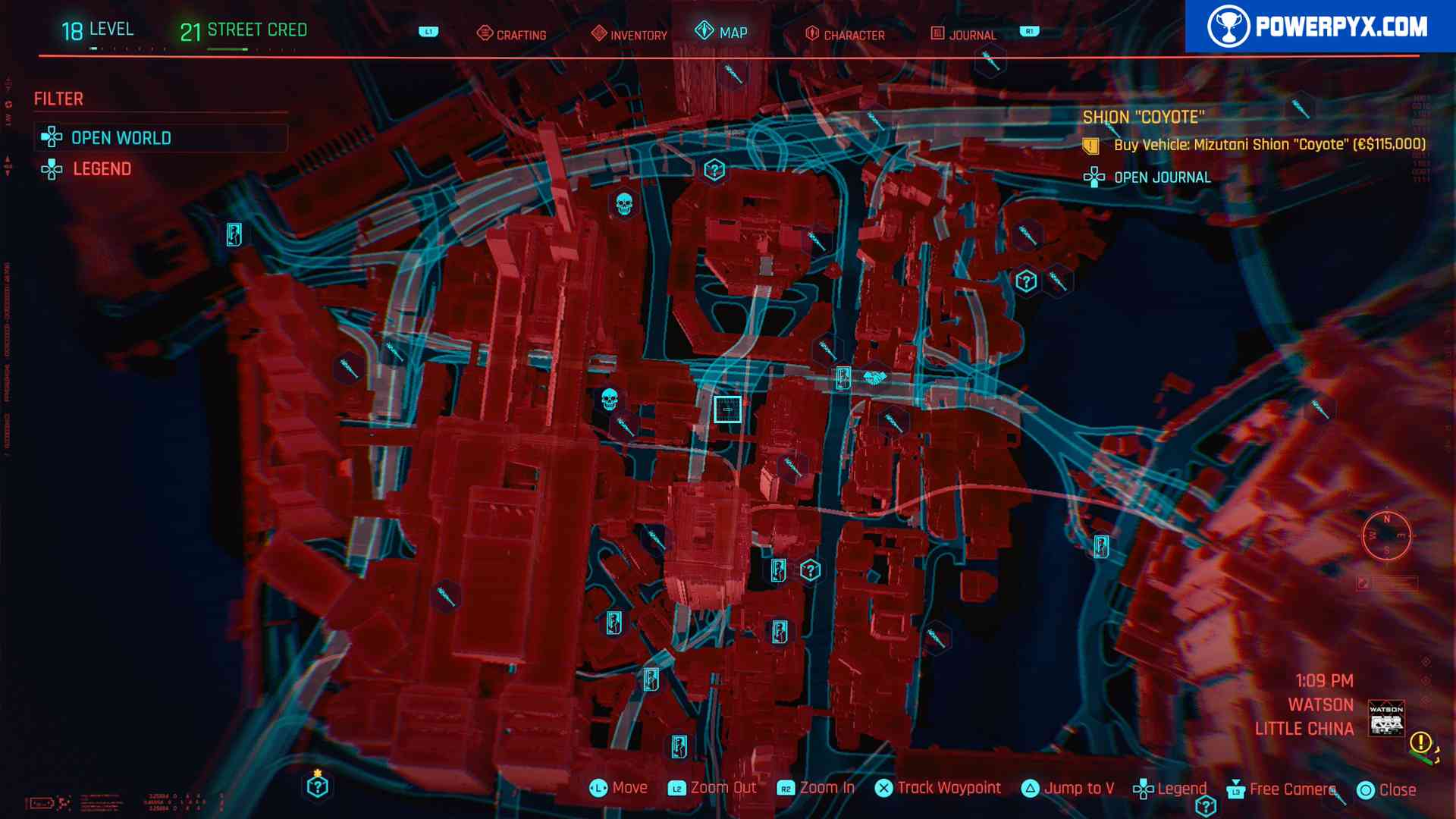Image resolution: width=1456 pixels, height=819 pixels.
Task: Select the square player location marker
Action: 727,409
